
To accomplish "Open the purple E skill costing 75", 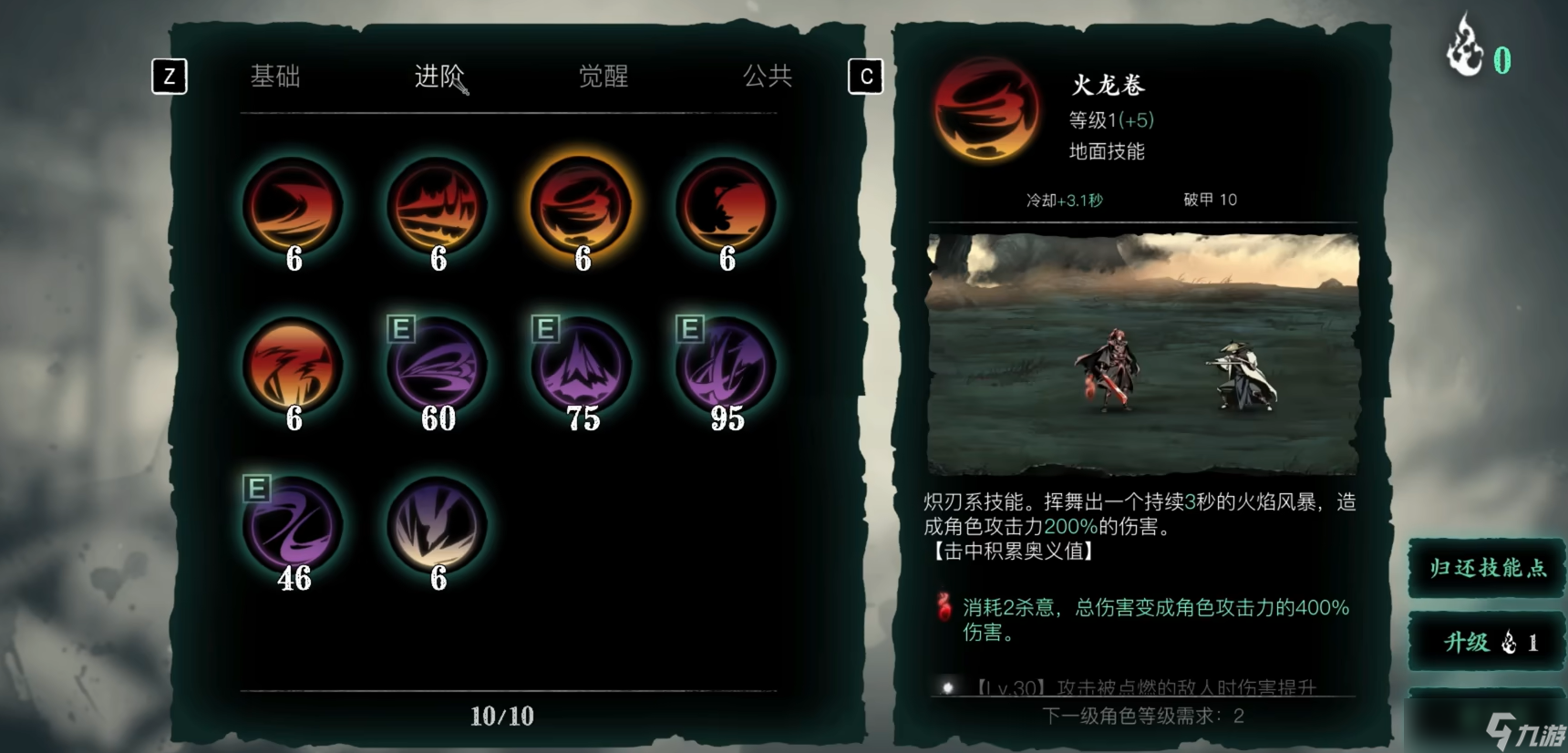I will point(581,367).
